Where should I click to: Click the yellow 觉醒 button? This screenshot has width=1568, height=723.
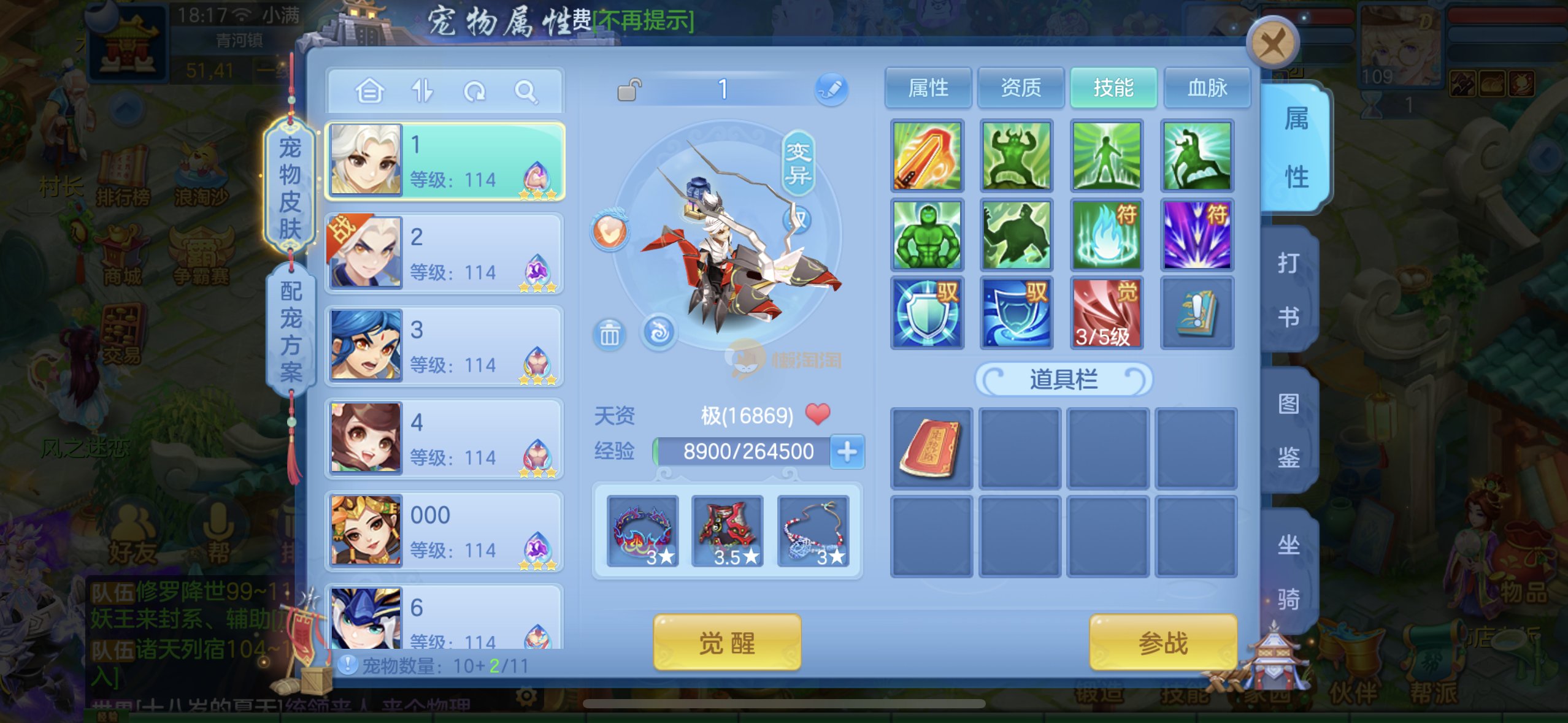pos(727,643)
